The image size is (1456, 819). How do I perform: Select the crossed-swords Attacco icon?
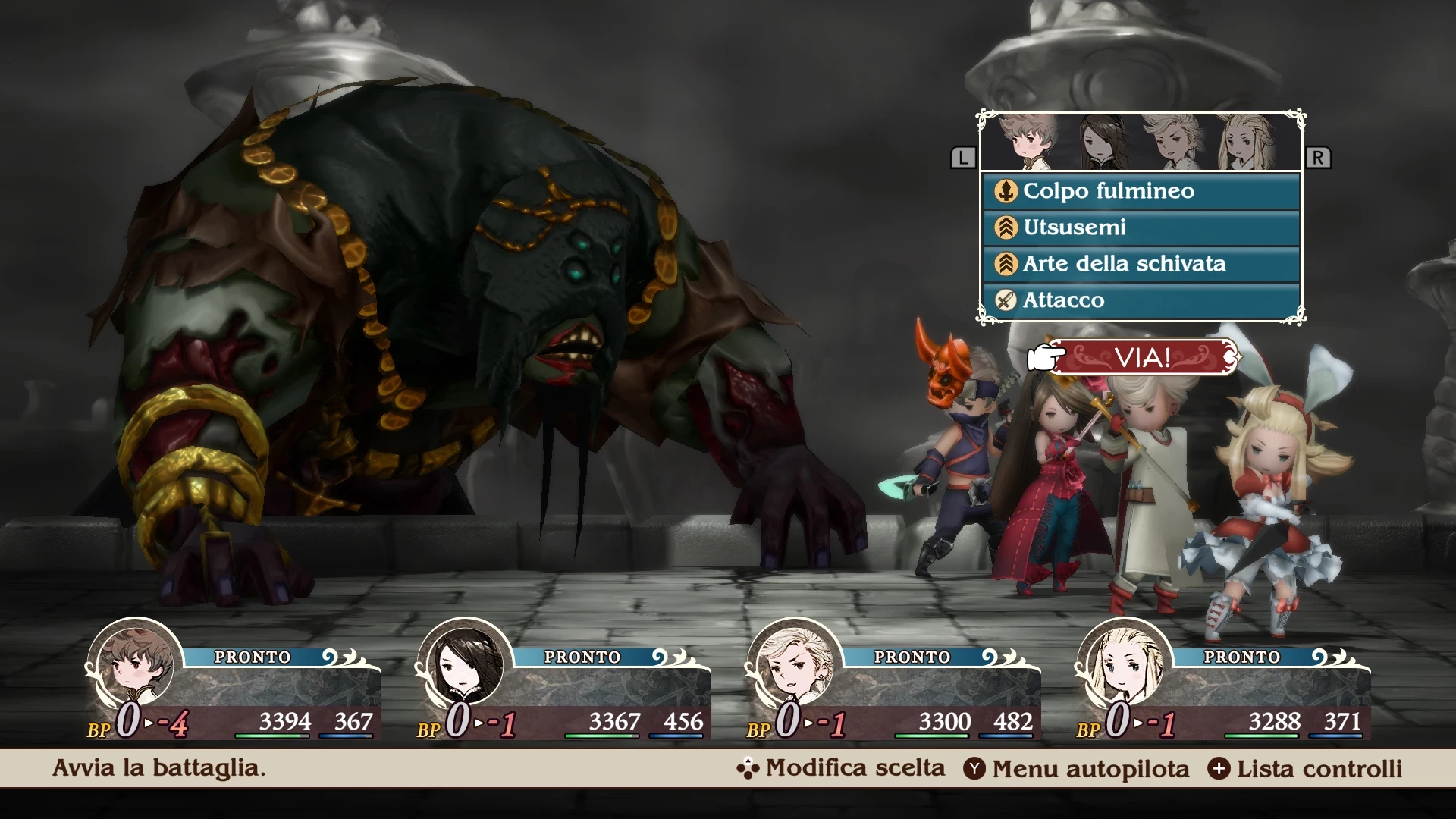pos(1006,300)
